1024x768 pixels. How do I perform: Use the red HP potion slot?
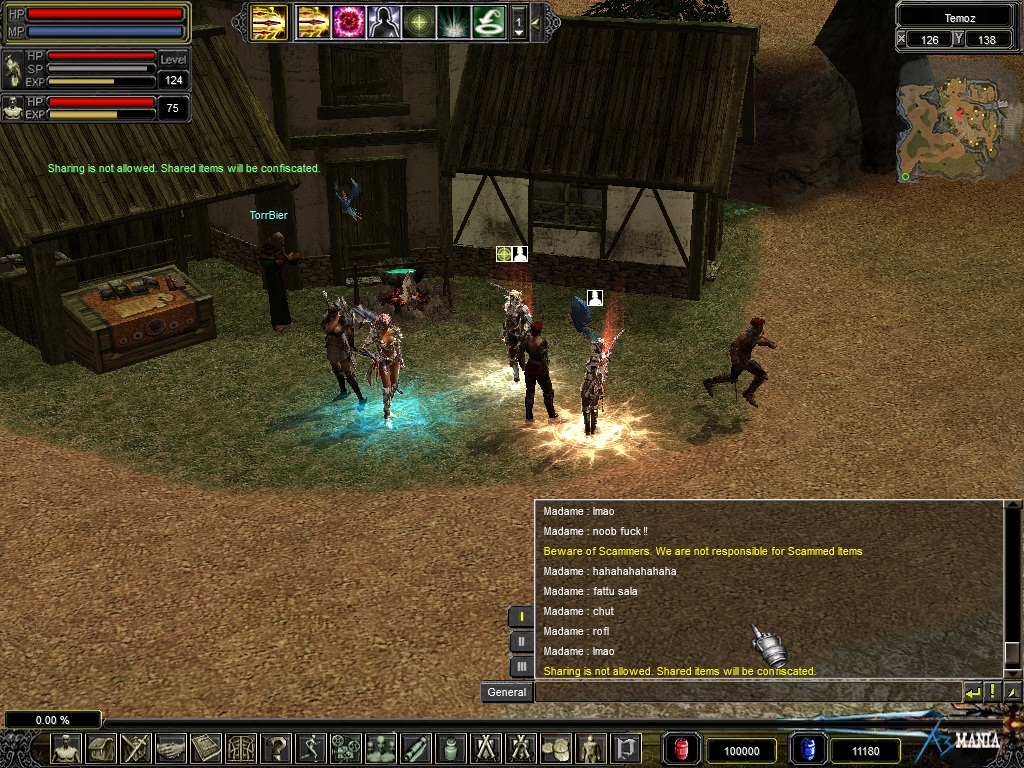683,749
